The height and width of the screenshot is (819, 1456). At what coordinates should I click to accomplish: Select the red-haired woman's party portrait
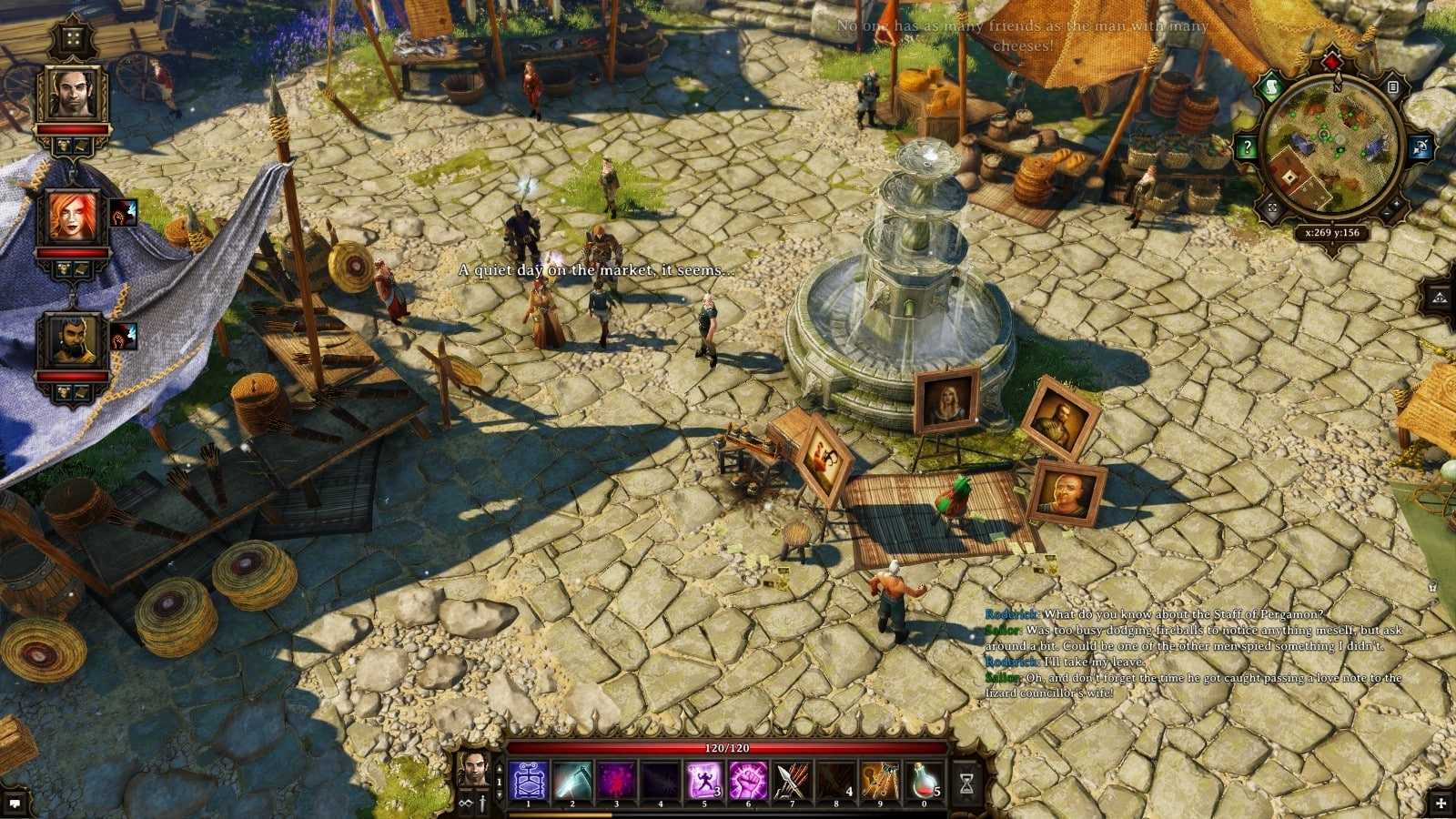pos(73,217)
